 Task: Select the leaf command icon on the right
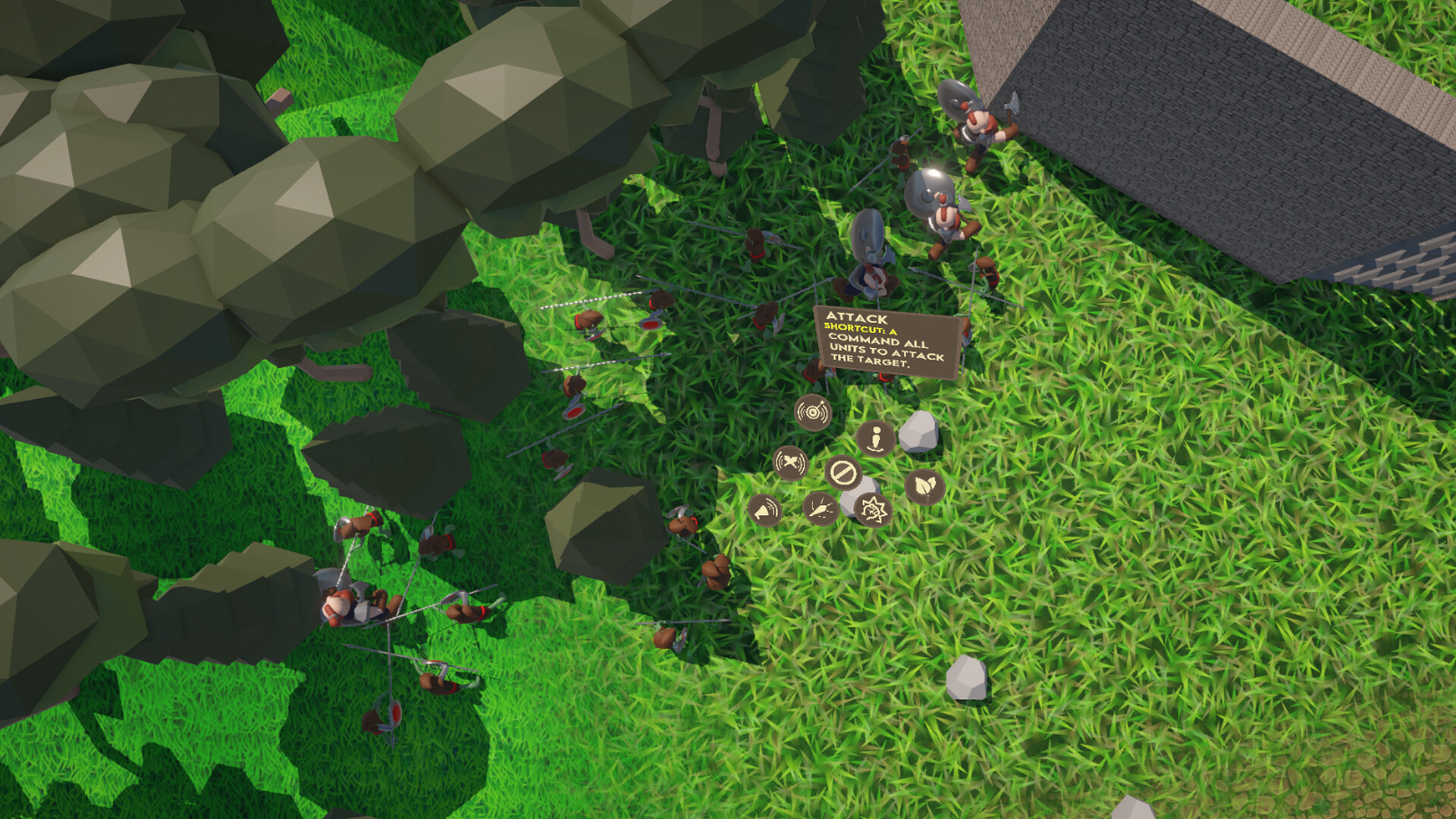926,486
